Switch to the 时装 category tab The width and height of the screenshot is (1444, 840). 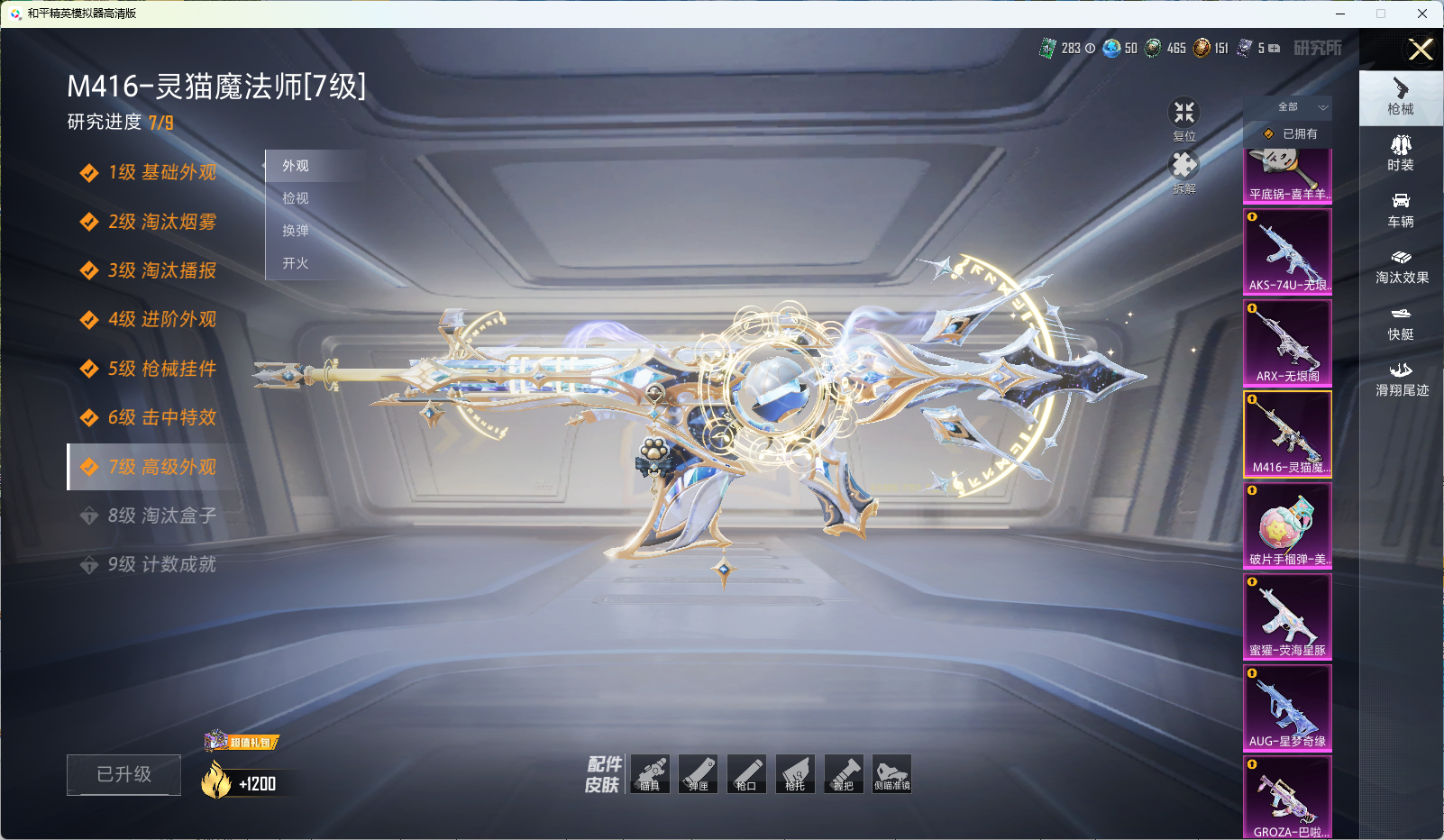1400,152
